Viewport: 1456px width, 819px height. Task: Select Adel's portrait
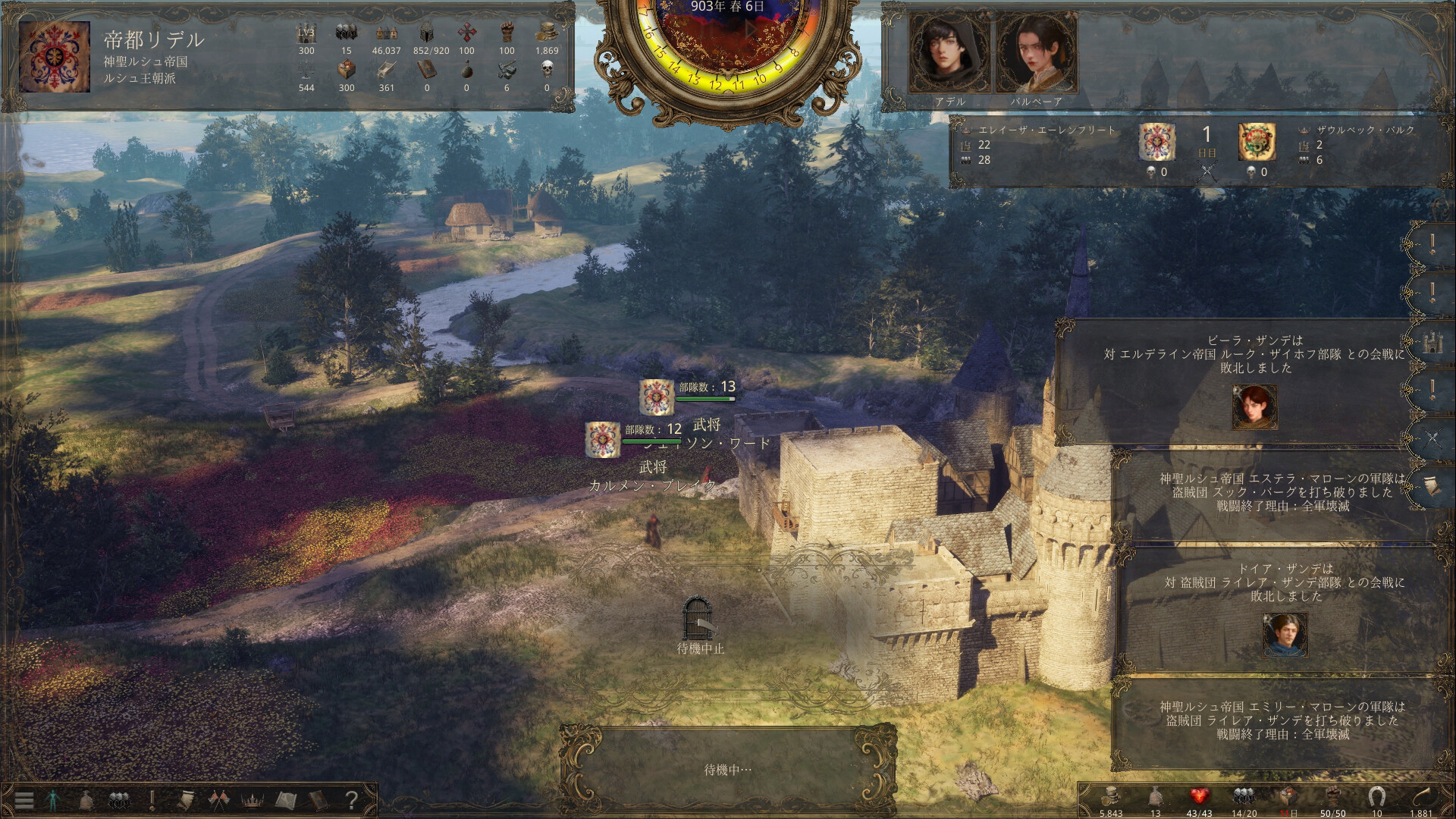tap(949, 53)
